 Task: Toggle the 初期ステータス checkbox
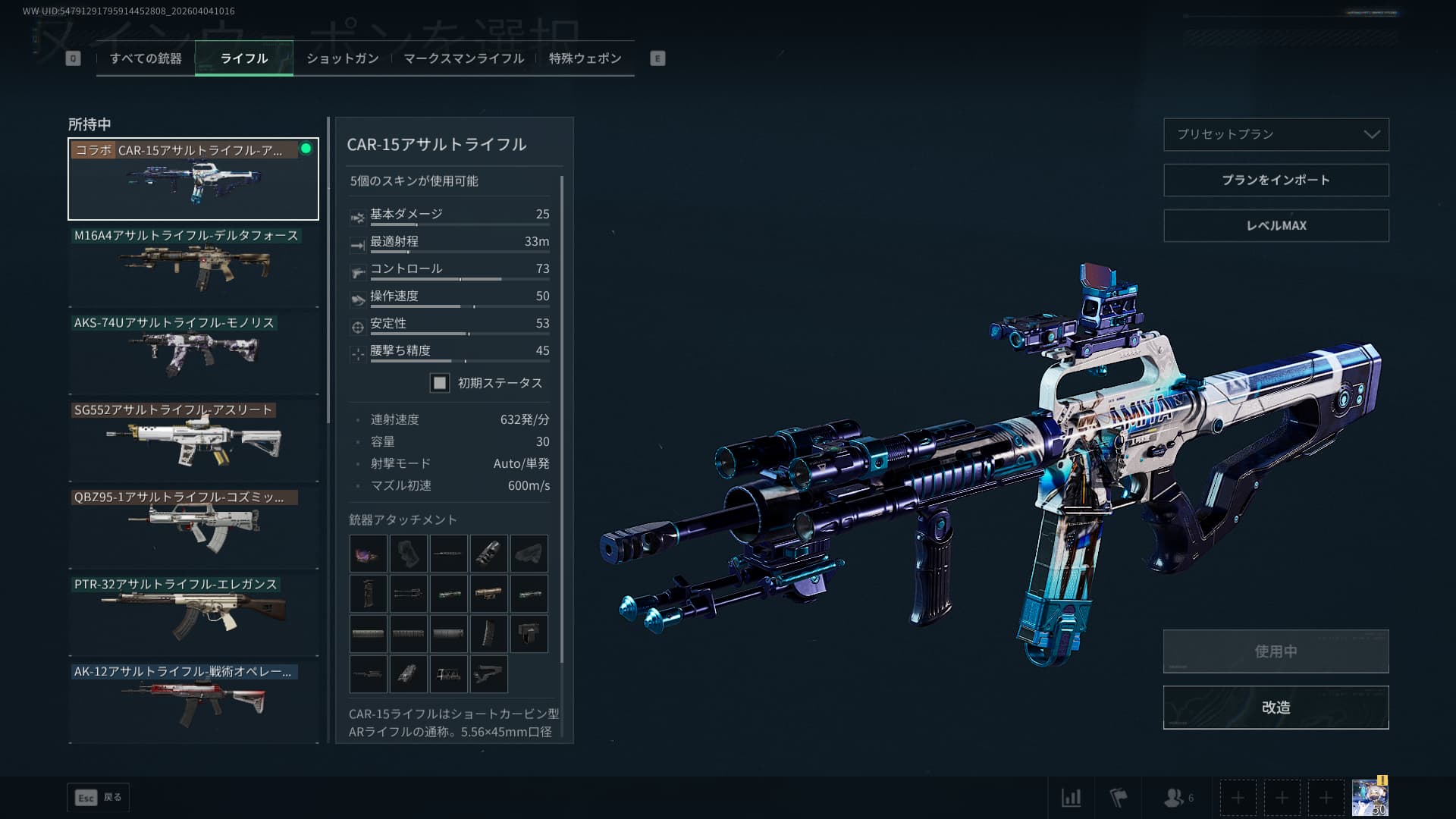[x=440, y=383]
